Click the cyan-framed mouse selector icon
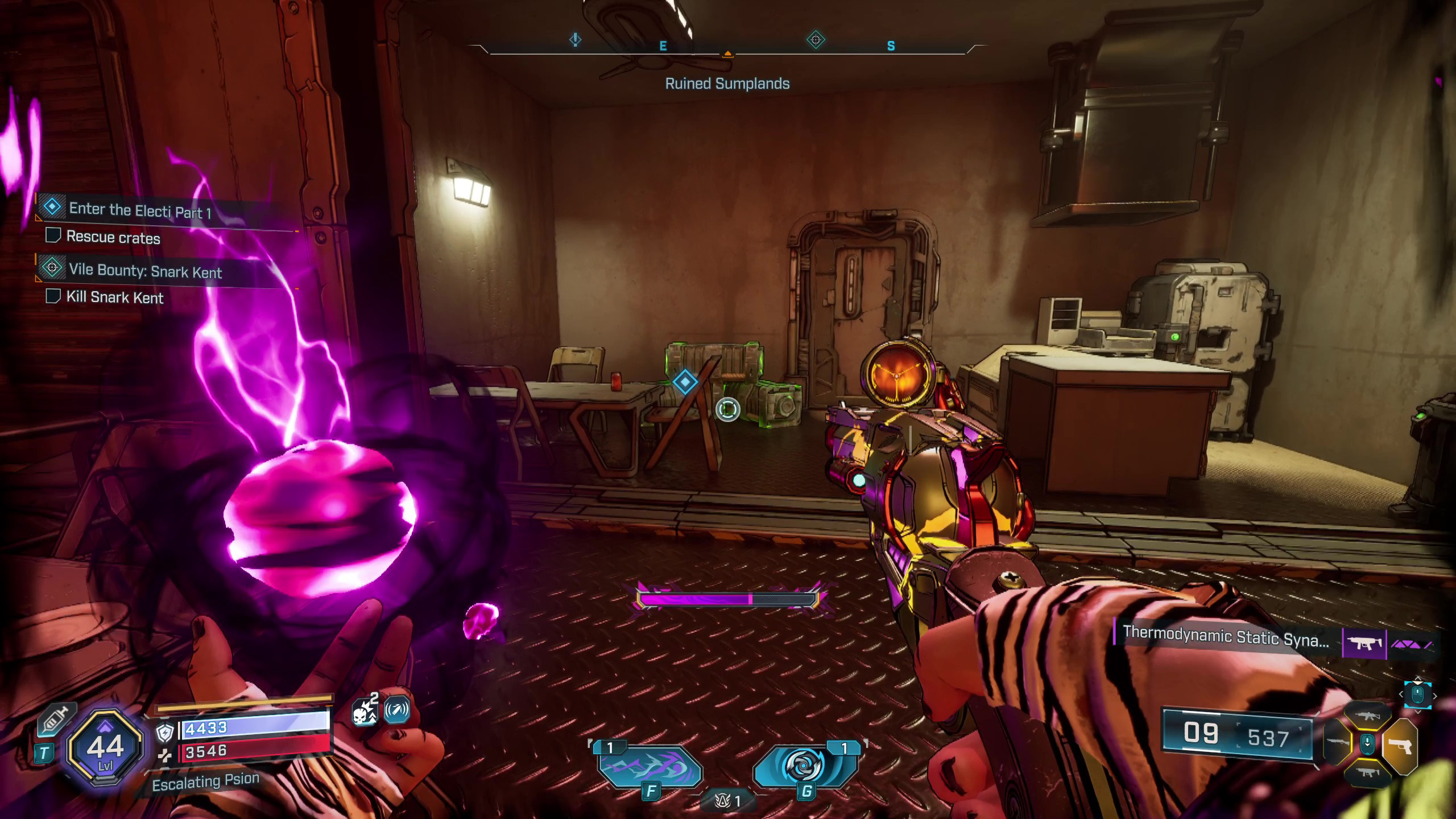 click(x=1417, y=694)
